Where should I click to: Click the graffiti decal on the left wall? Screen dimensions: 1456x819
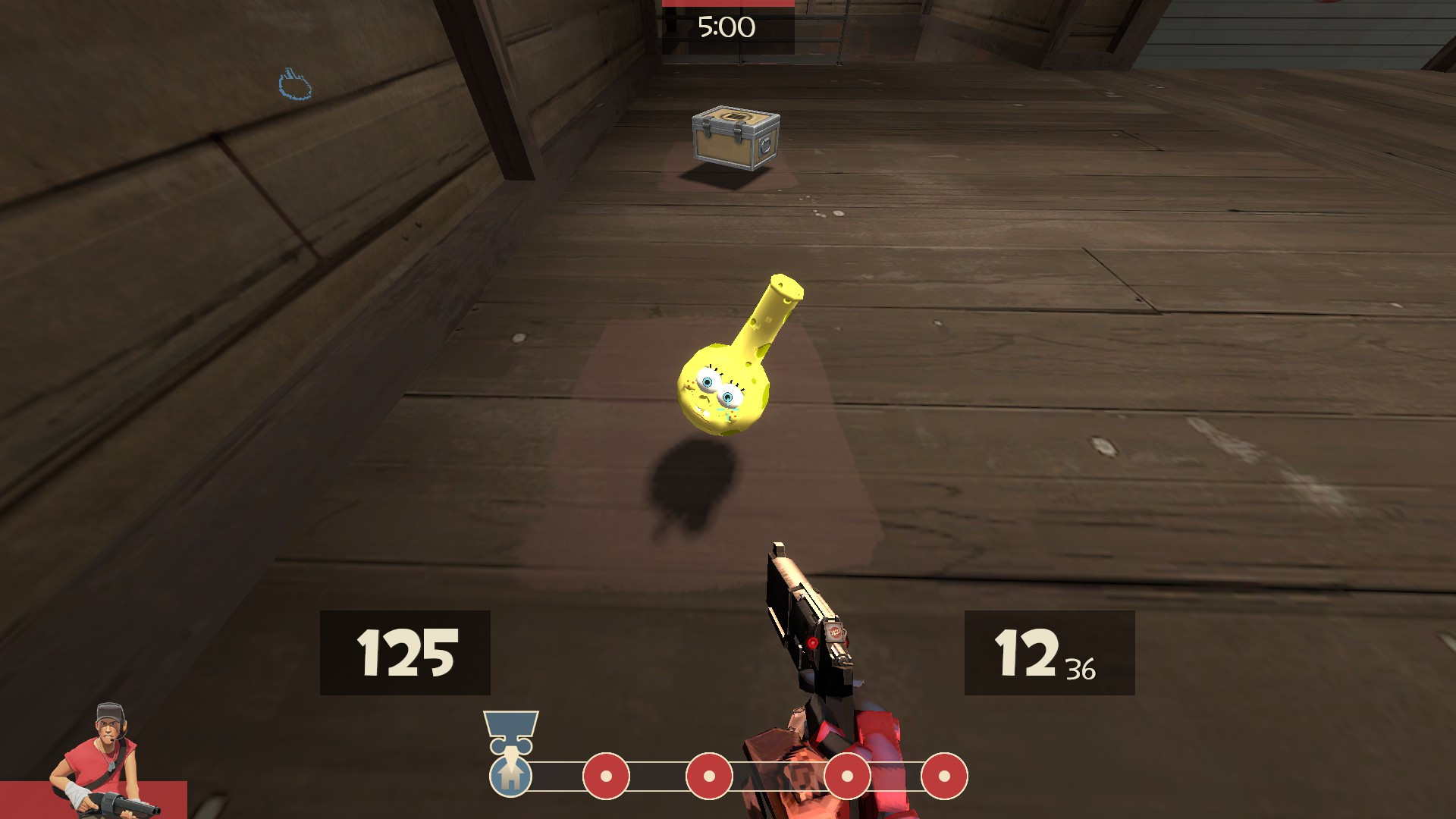(x=296, y=83)
